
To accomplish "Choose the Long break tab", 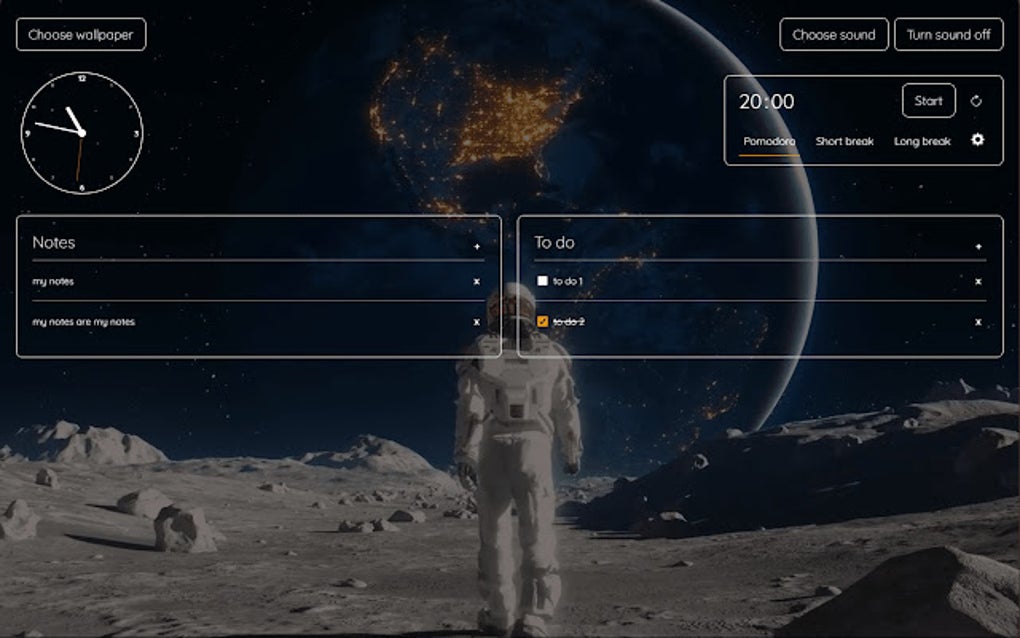I will 922,141.
